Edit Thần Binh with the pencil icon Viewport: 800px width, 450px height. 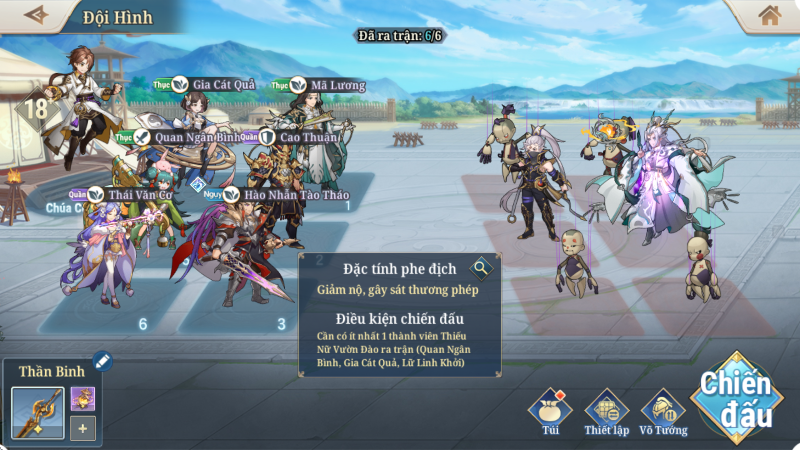tap(101, 361)
